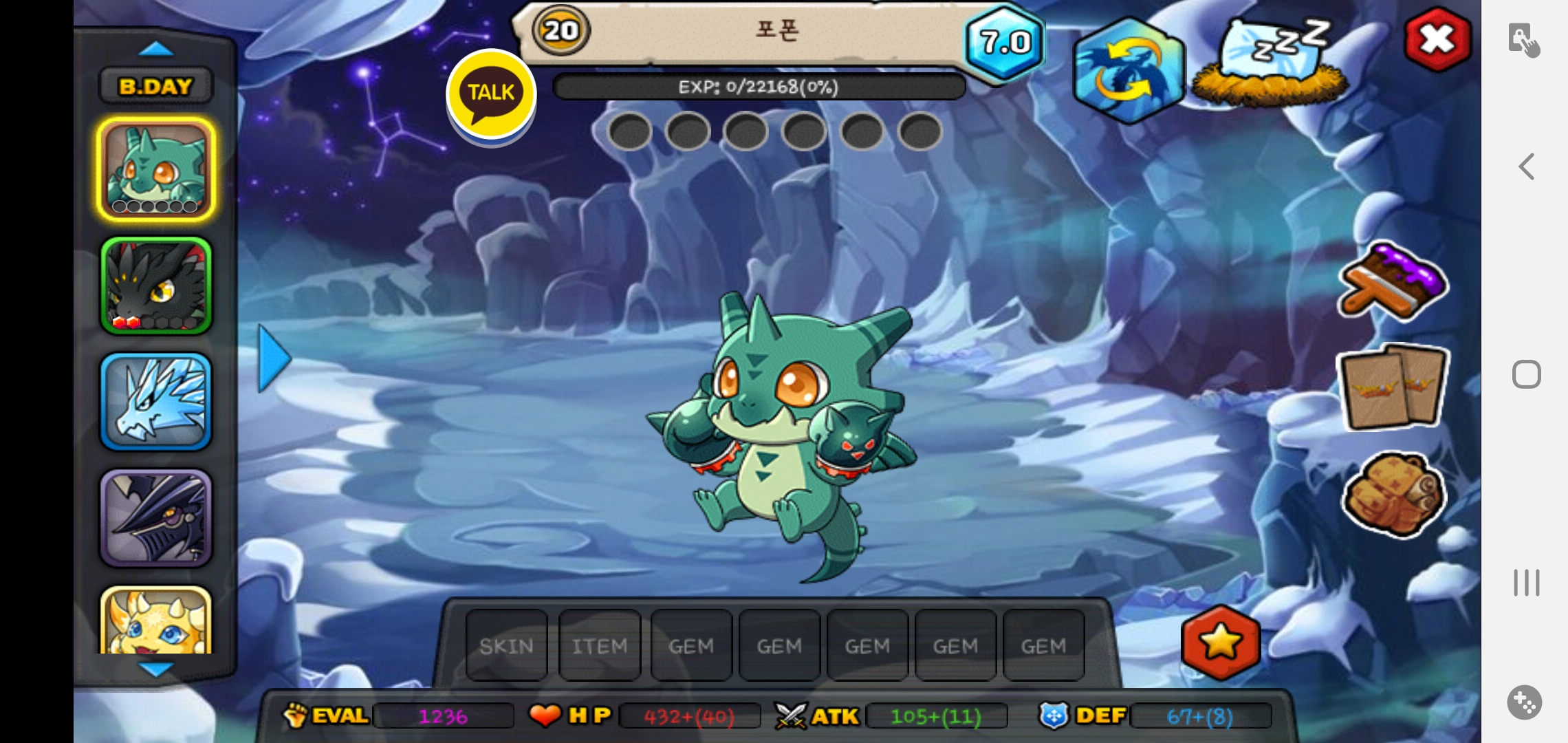Image resolution: width=1568 pixels, height=743 pixels.
Task: Close the dragon info screen
Action: (1437, 39)
